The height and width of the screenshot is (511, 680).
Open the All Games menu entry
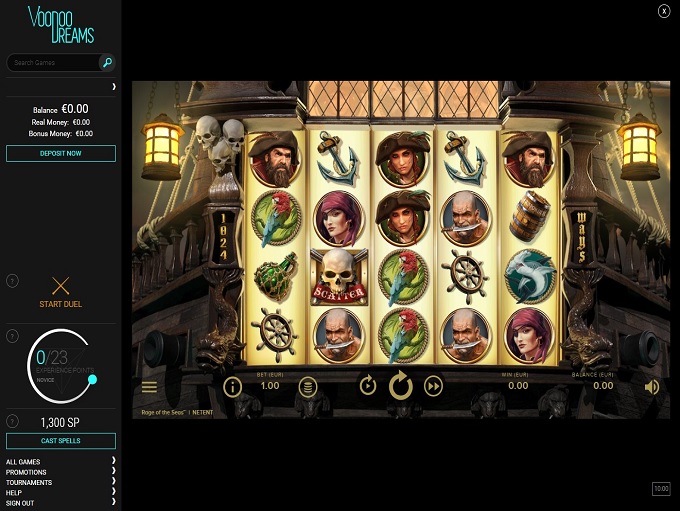24,462
